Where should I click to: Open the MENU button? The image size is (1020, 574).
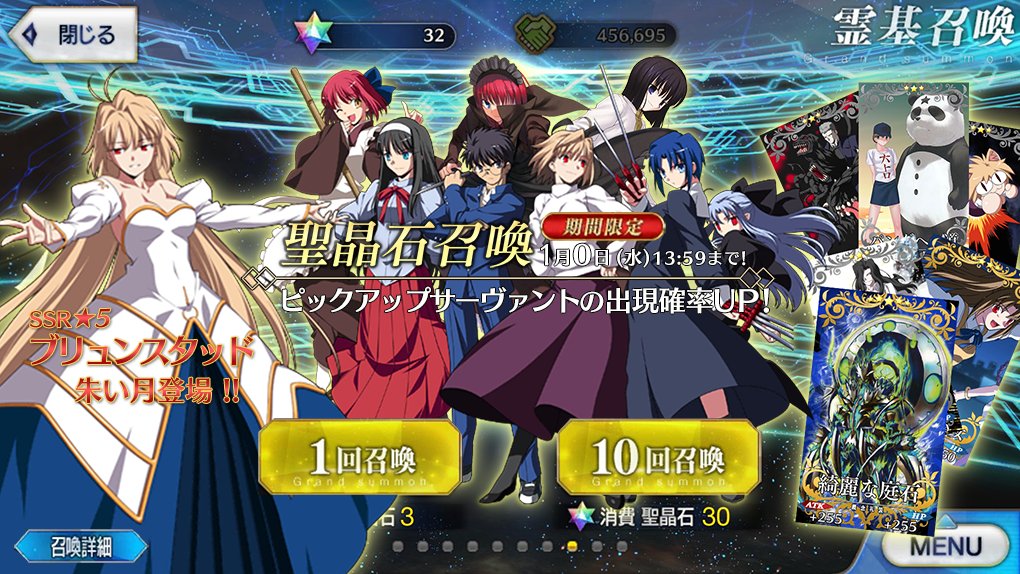point(943,546)
